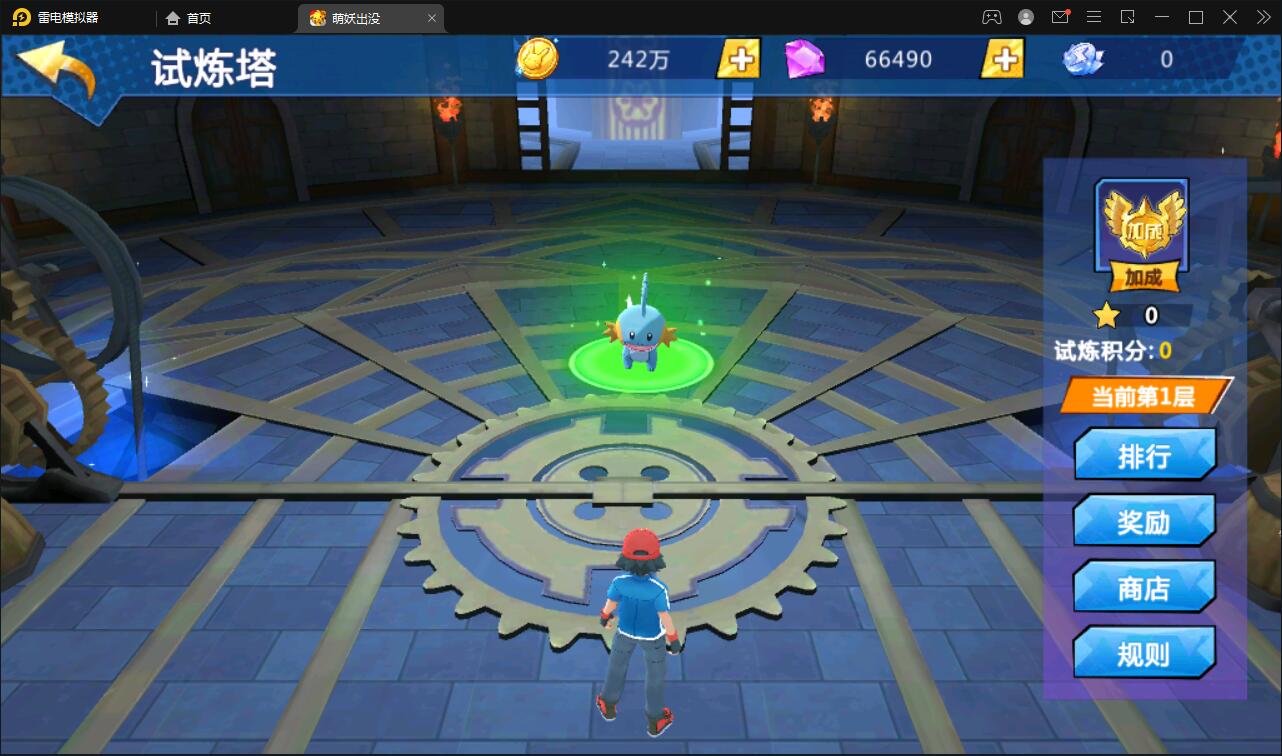Screen dimensions: 1282x756
Task: Open the 排行 ranking panel
Action: [x=1144, y=456]
